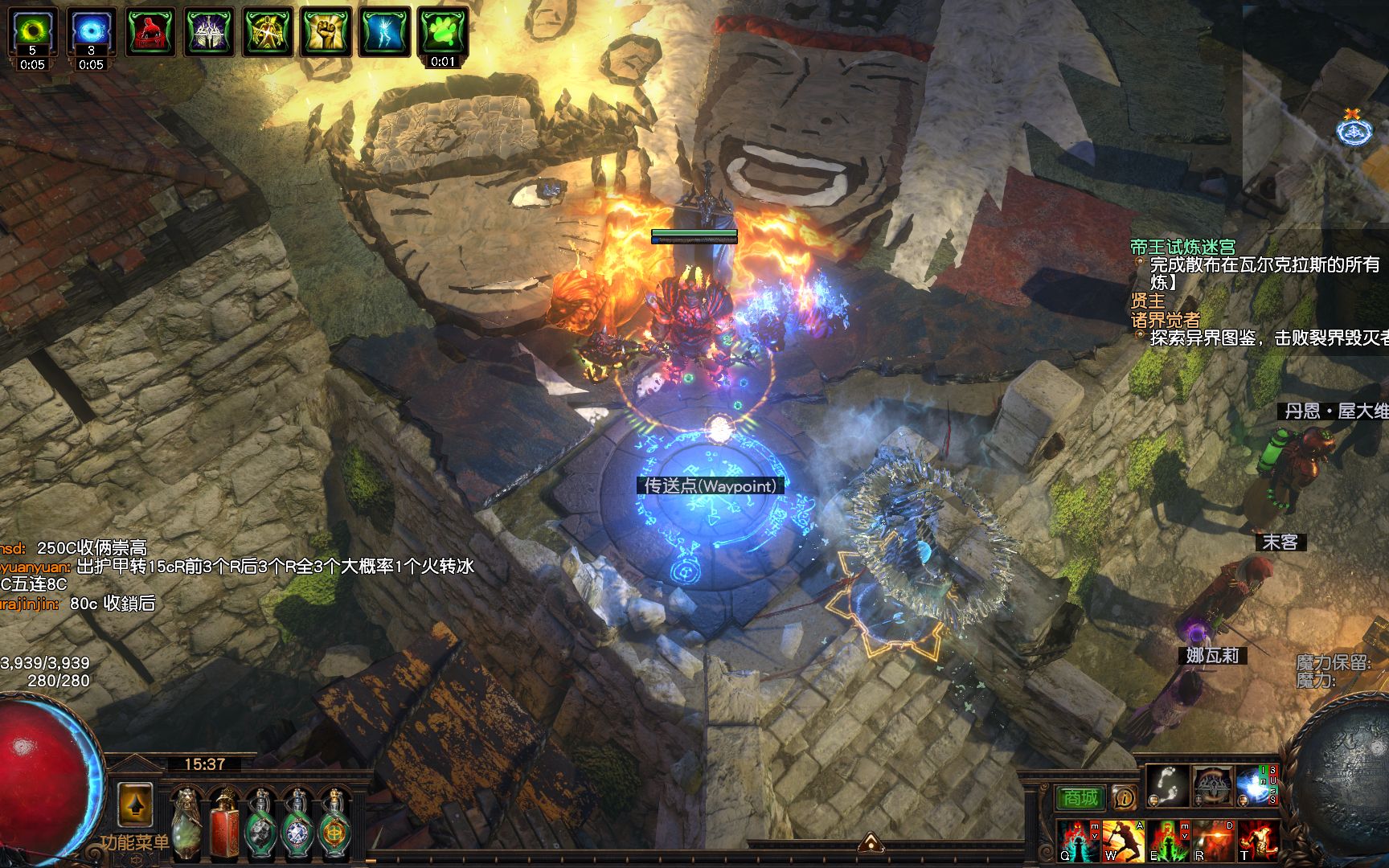Activate the T flexing muscular figure skill
The width and height of the screenshot is (1389, 868).
pos(1256,841)
